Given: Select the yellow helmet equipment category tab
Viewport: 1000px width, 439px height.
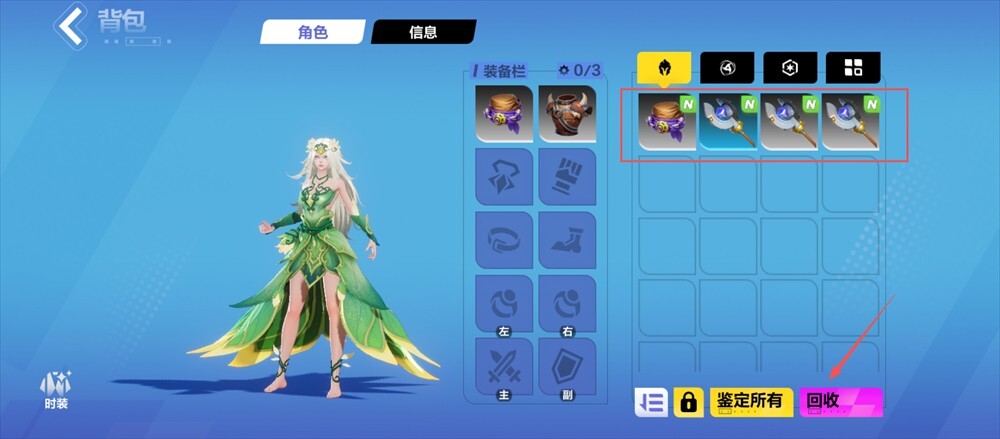Looking at the screenshot, I should click(x=664, y=68).
